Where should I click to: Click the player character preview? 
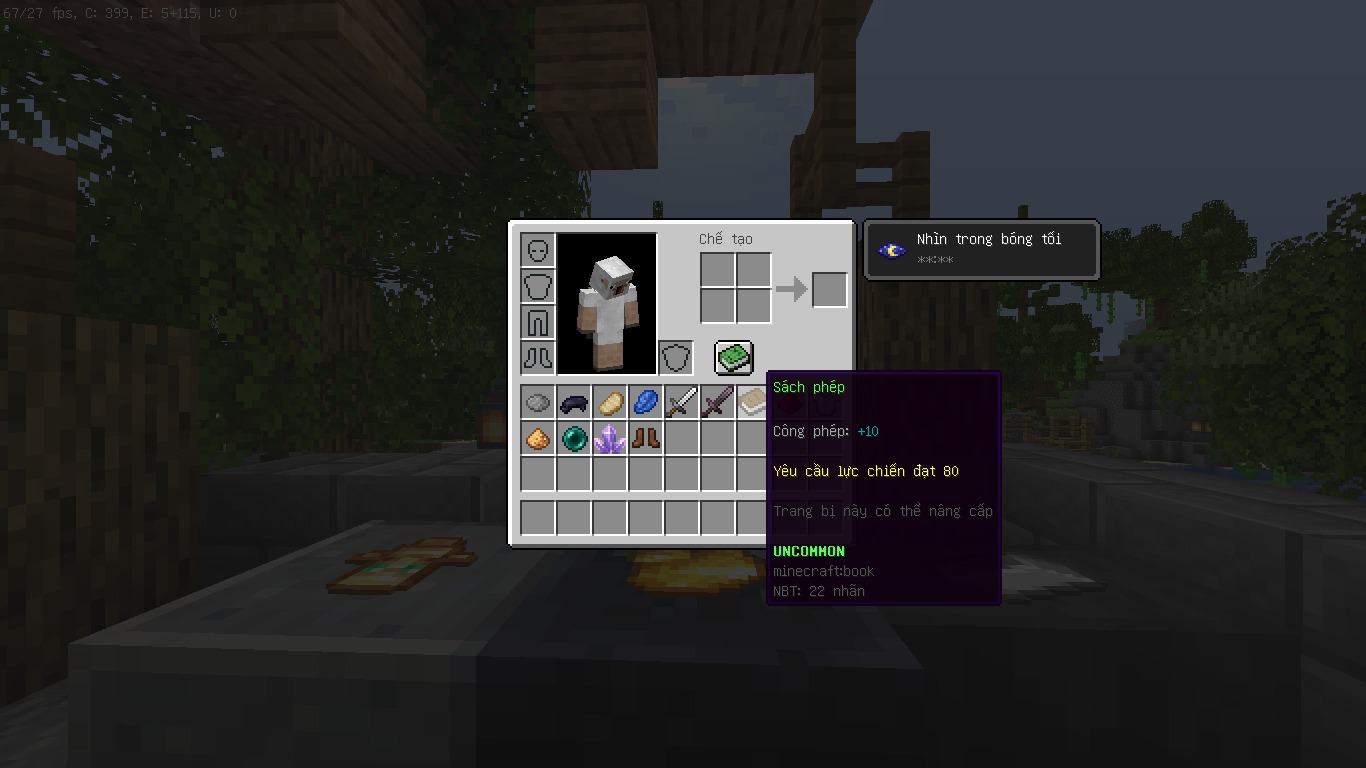point(607,303)
